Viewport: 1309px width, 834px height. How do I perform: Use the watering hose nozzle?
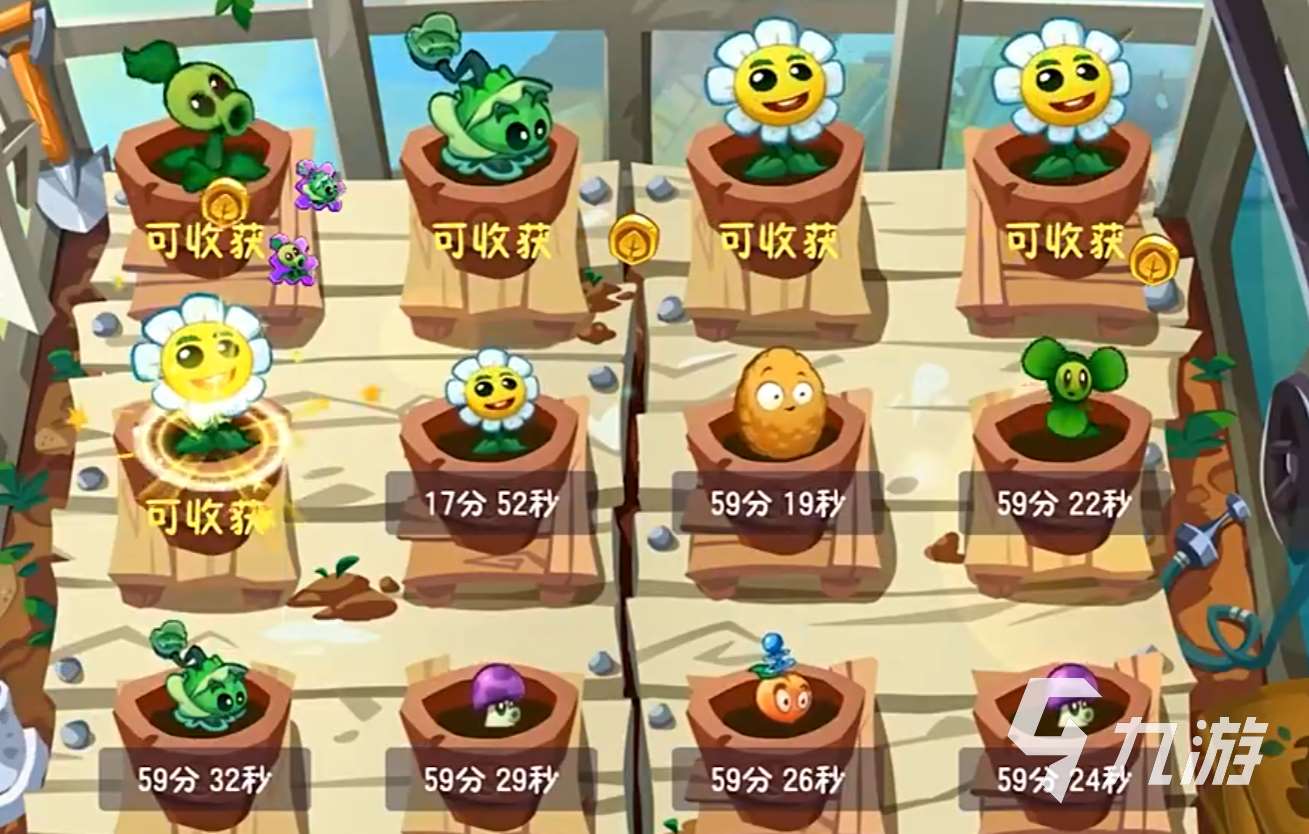coord(1210,530)
